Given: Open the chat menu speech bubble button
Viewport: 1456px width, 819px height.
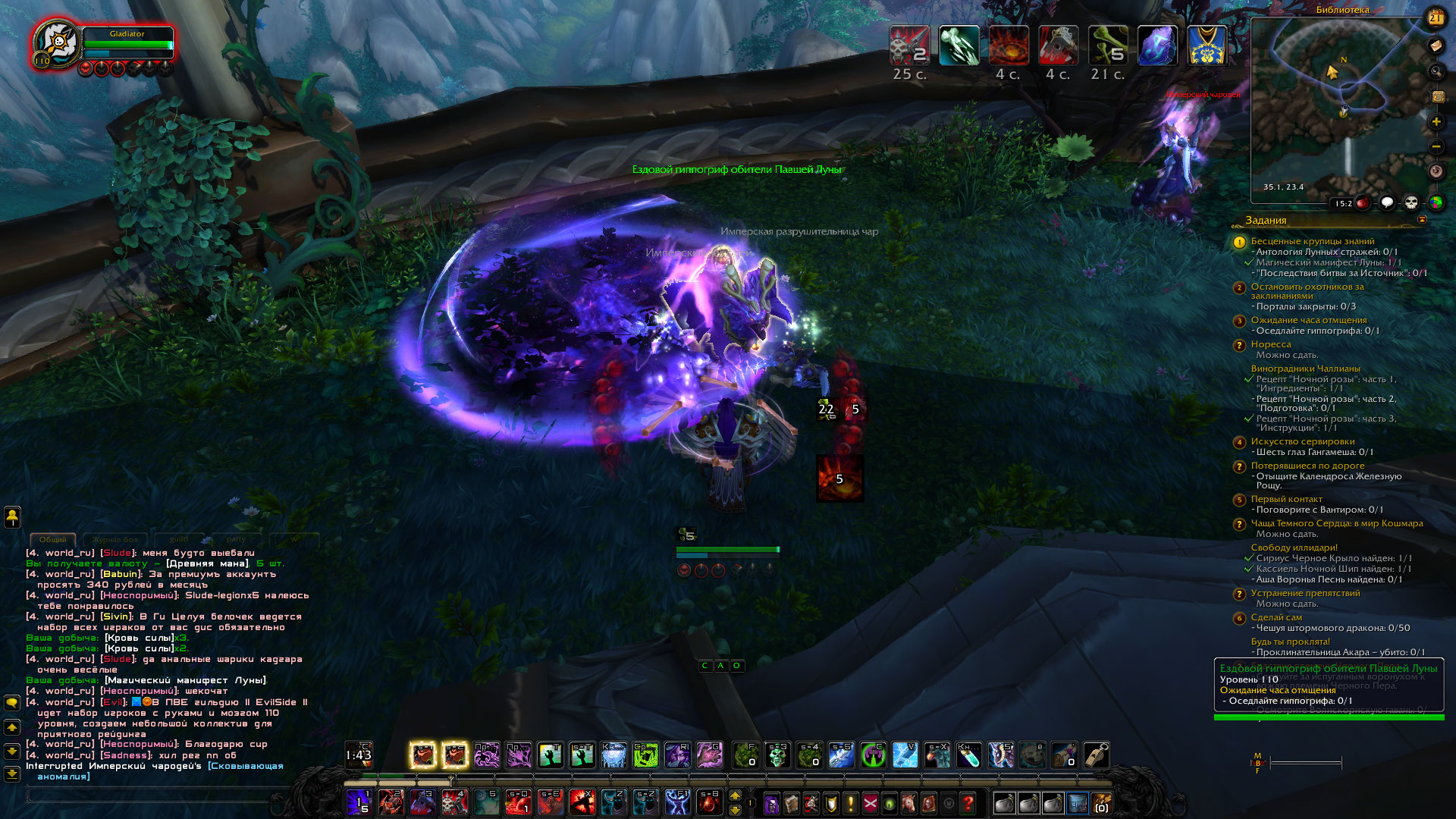Looking at the screenshot, I should (12, 703).
